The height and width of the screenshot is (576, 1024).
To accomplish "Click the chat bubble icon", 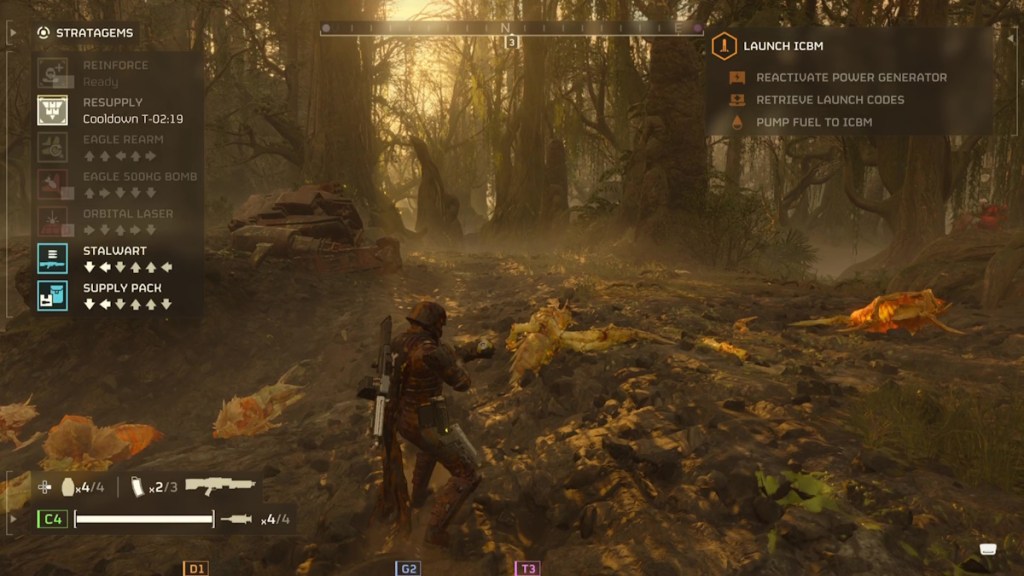I will pyautogui.click(x=988, y=549).
